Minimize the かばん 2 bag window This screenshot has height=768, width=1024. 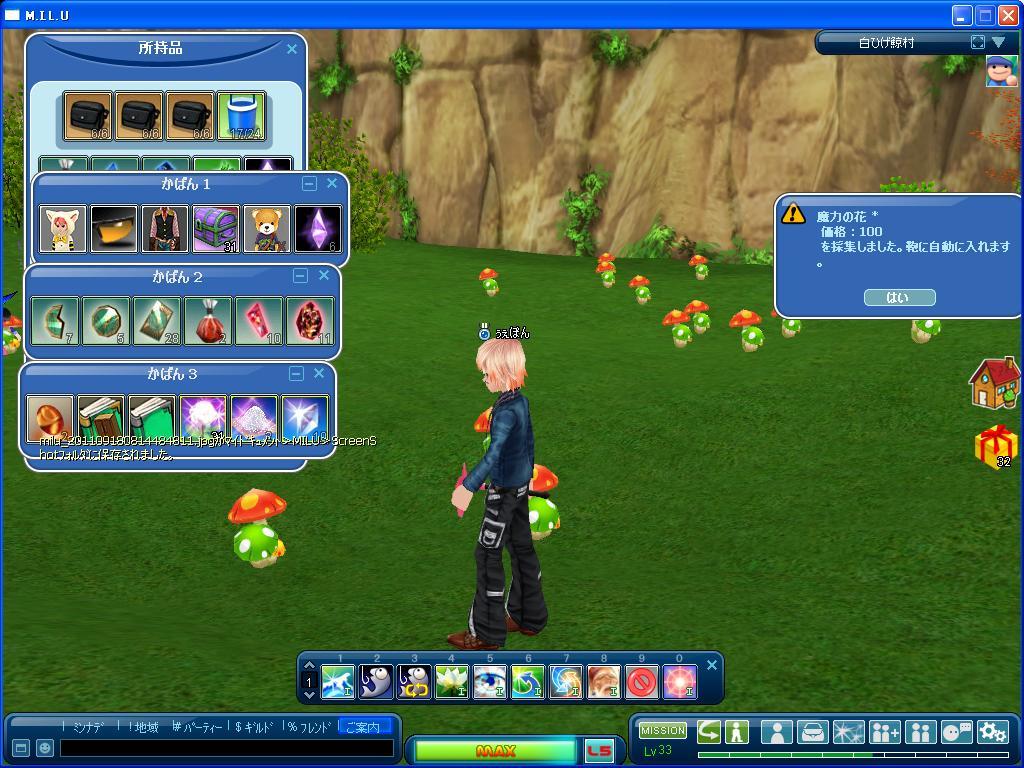[300, 276]
